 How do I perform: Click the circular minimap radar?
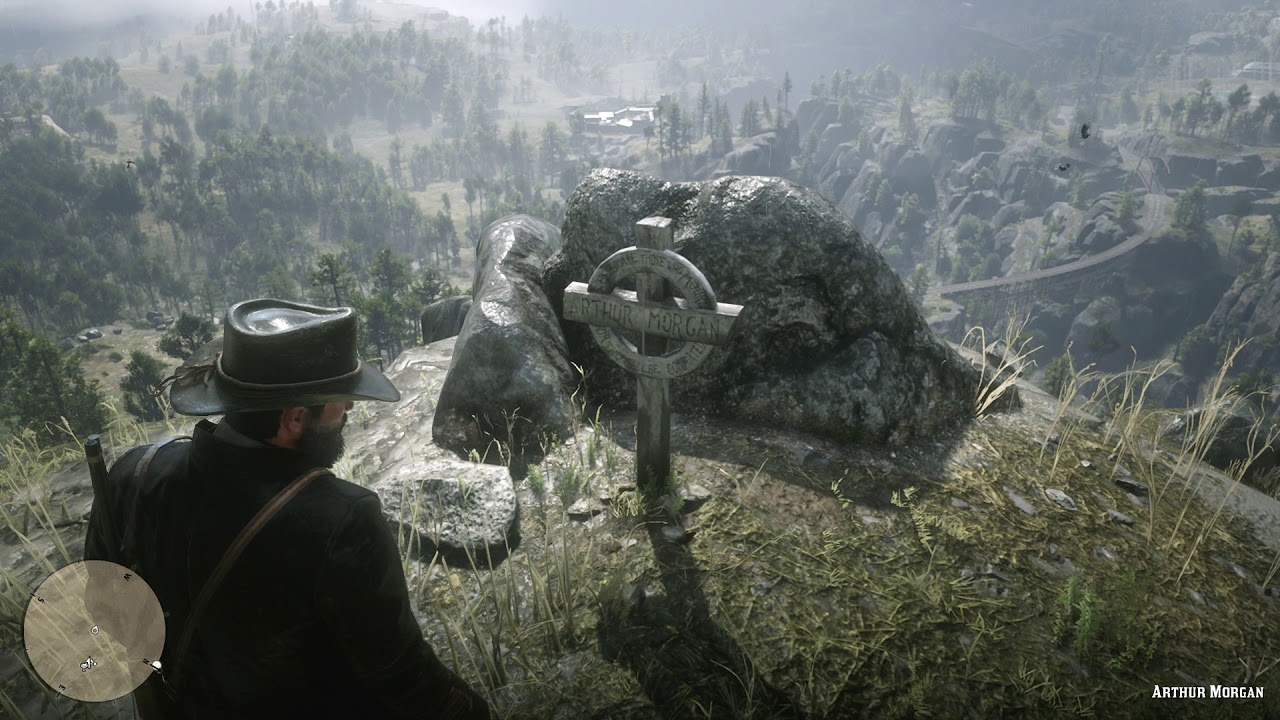pyautogui.click(x=94, y=630)
